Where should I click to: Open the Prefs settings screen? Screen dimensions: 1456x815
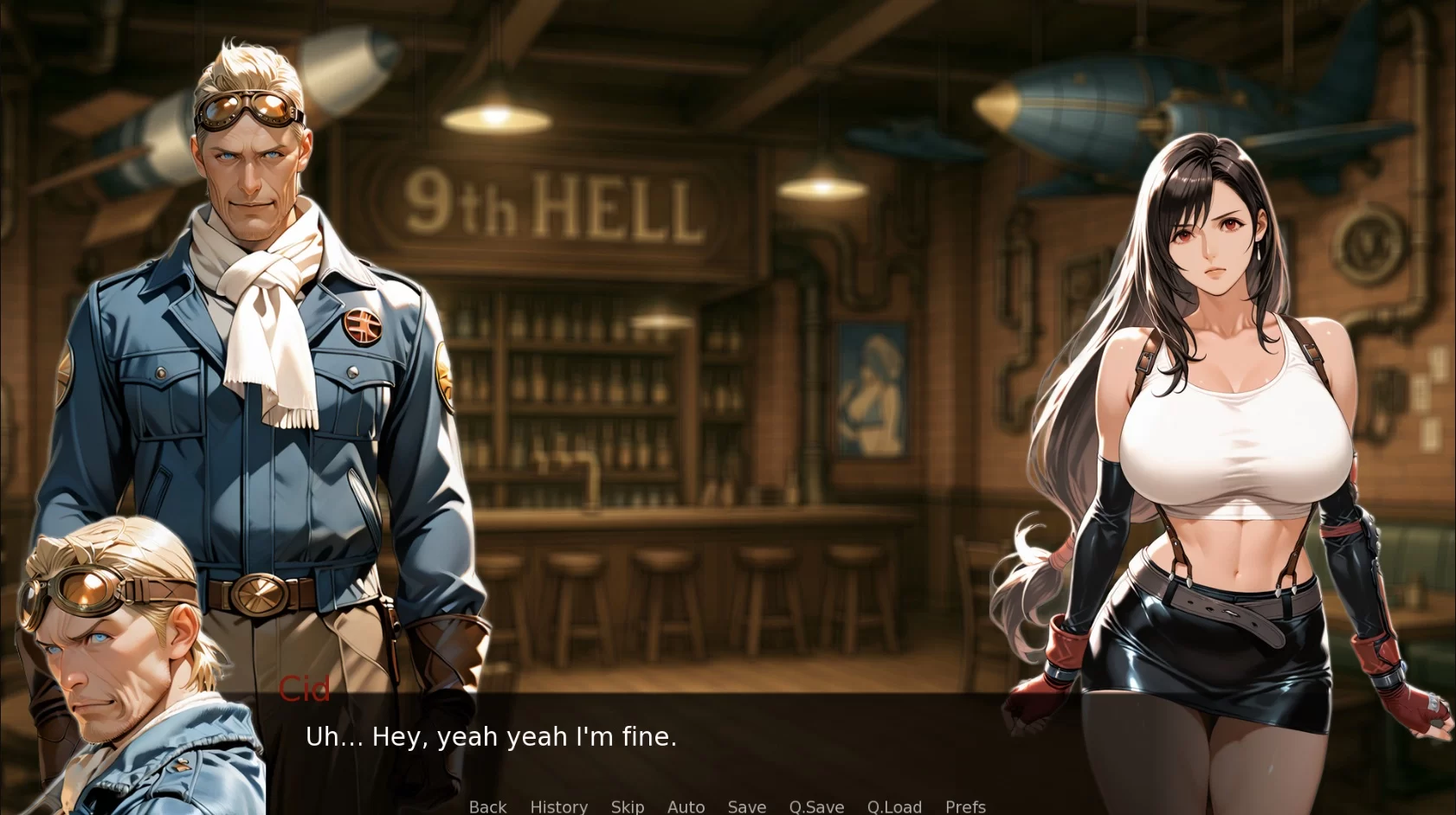(965, 806)
